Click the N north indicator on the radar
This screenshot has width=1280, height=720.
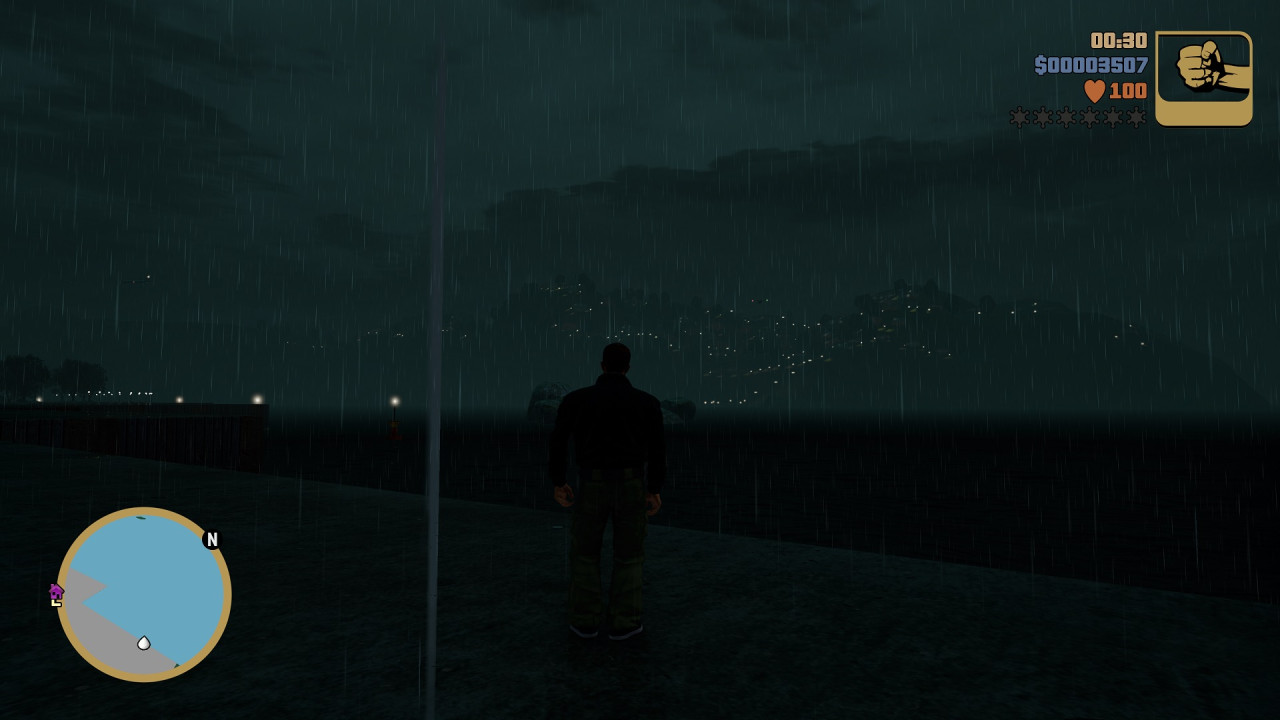pyautogui.click(x=211, y=539)
